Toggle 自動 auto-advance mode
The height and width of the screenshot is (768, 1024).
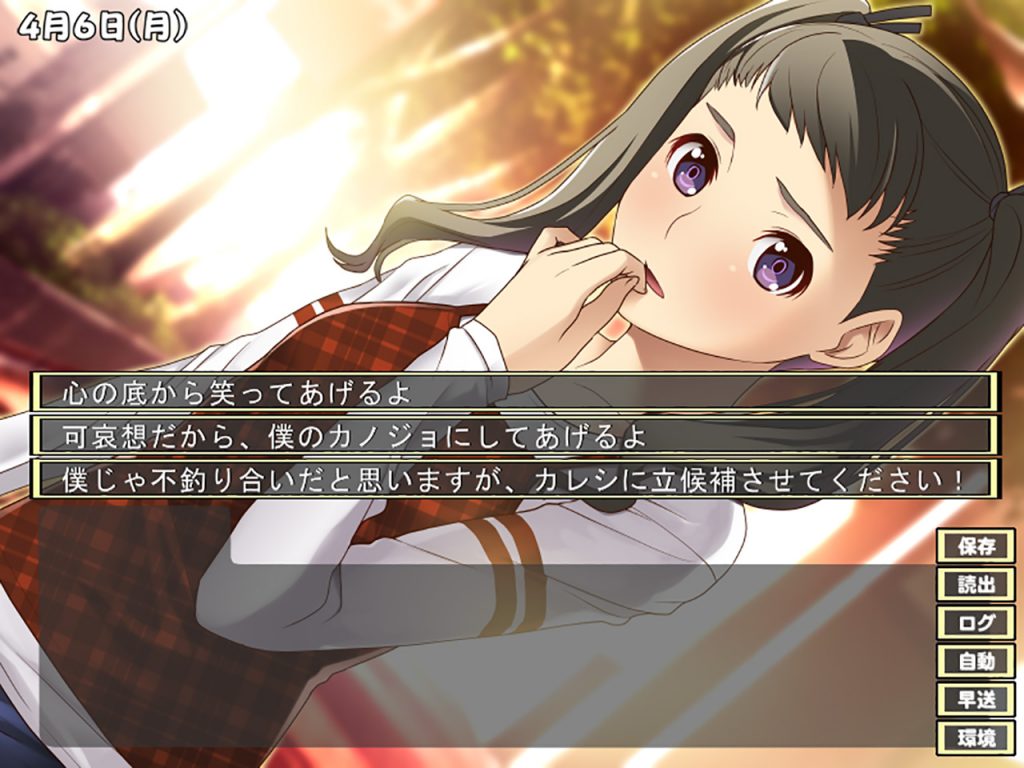click(975, 661)
